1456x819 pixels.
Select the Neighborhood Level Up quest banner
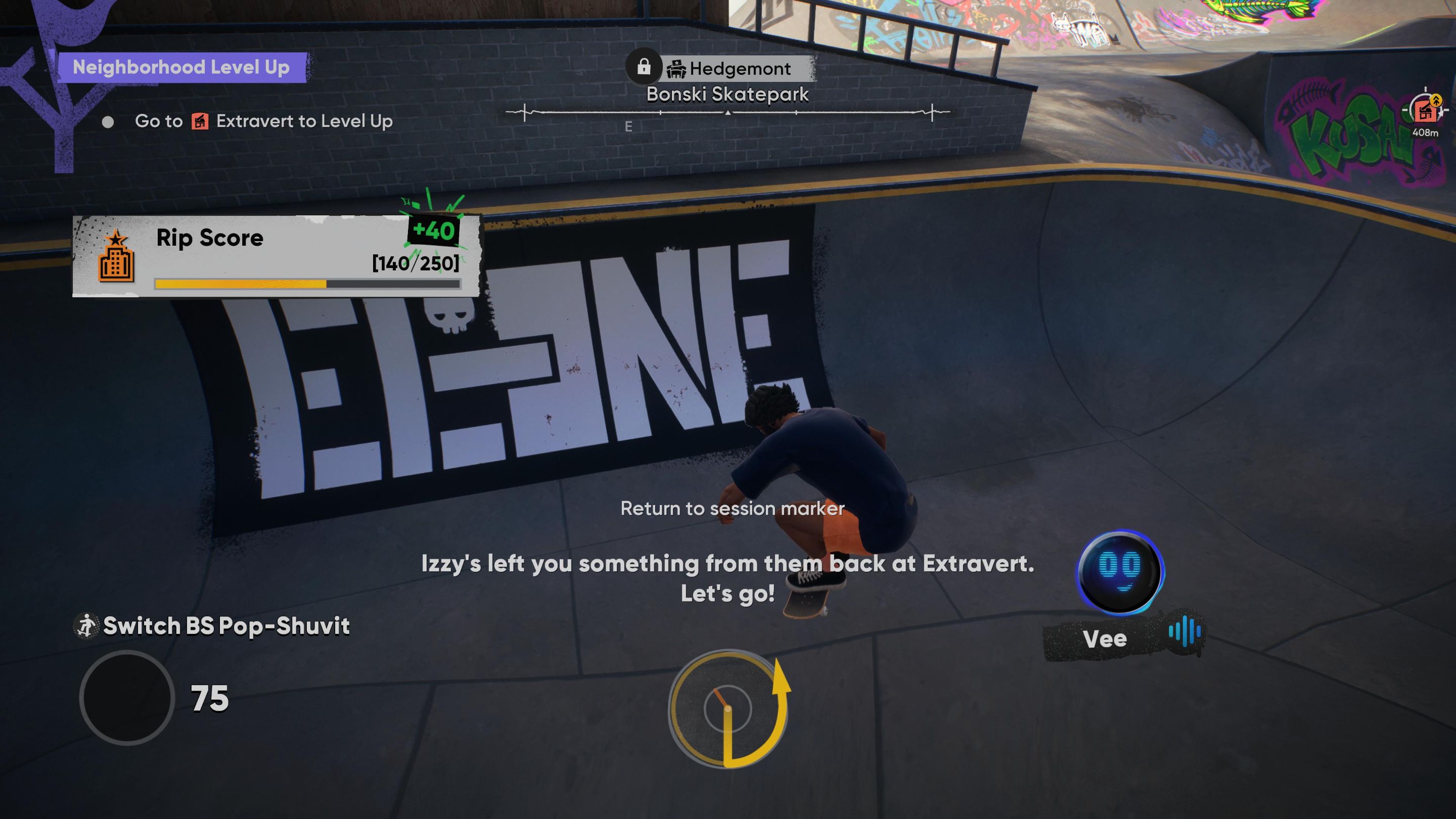[181, 68]
